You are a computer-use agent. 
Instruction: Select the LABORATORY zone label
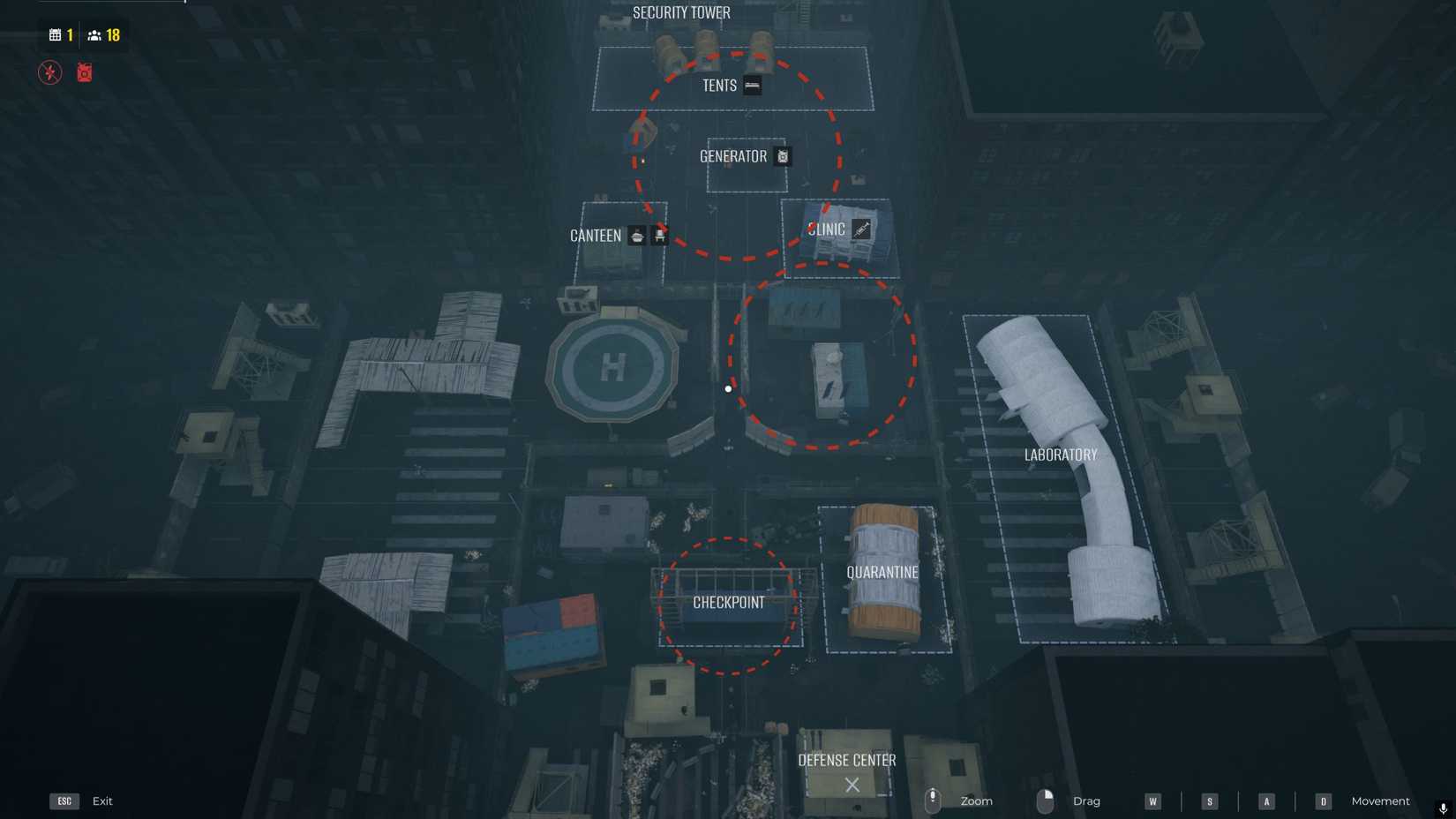click(x=1060, y=455)
